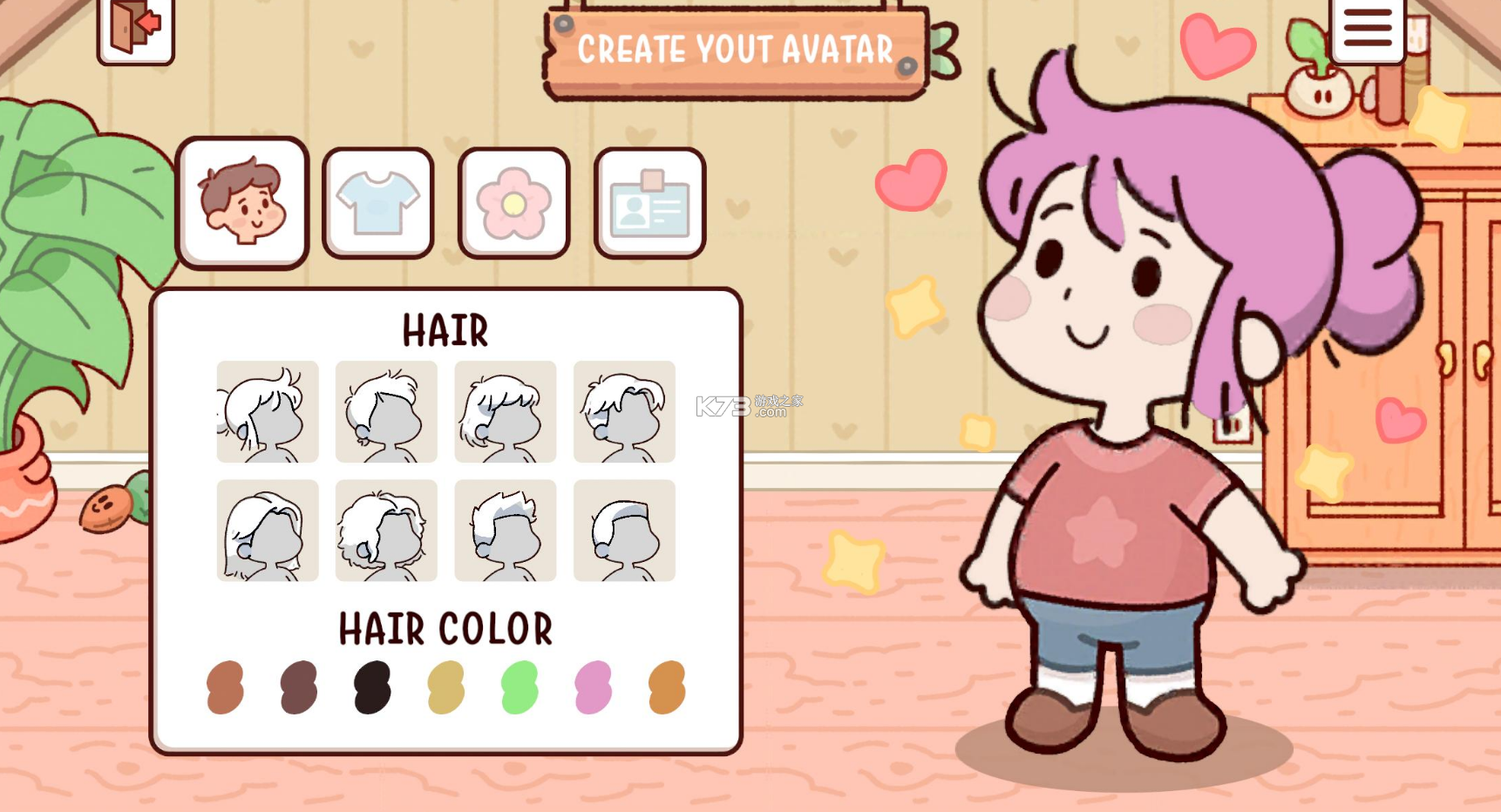Choose the green hair color
The height and width of the screenshot is (812, 1501).
(x=520, y=687)
